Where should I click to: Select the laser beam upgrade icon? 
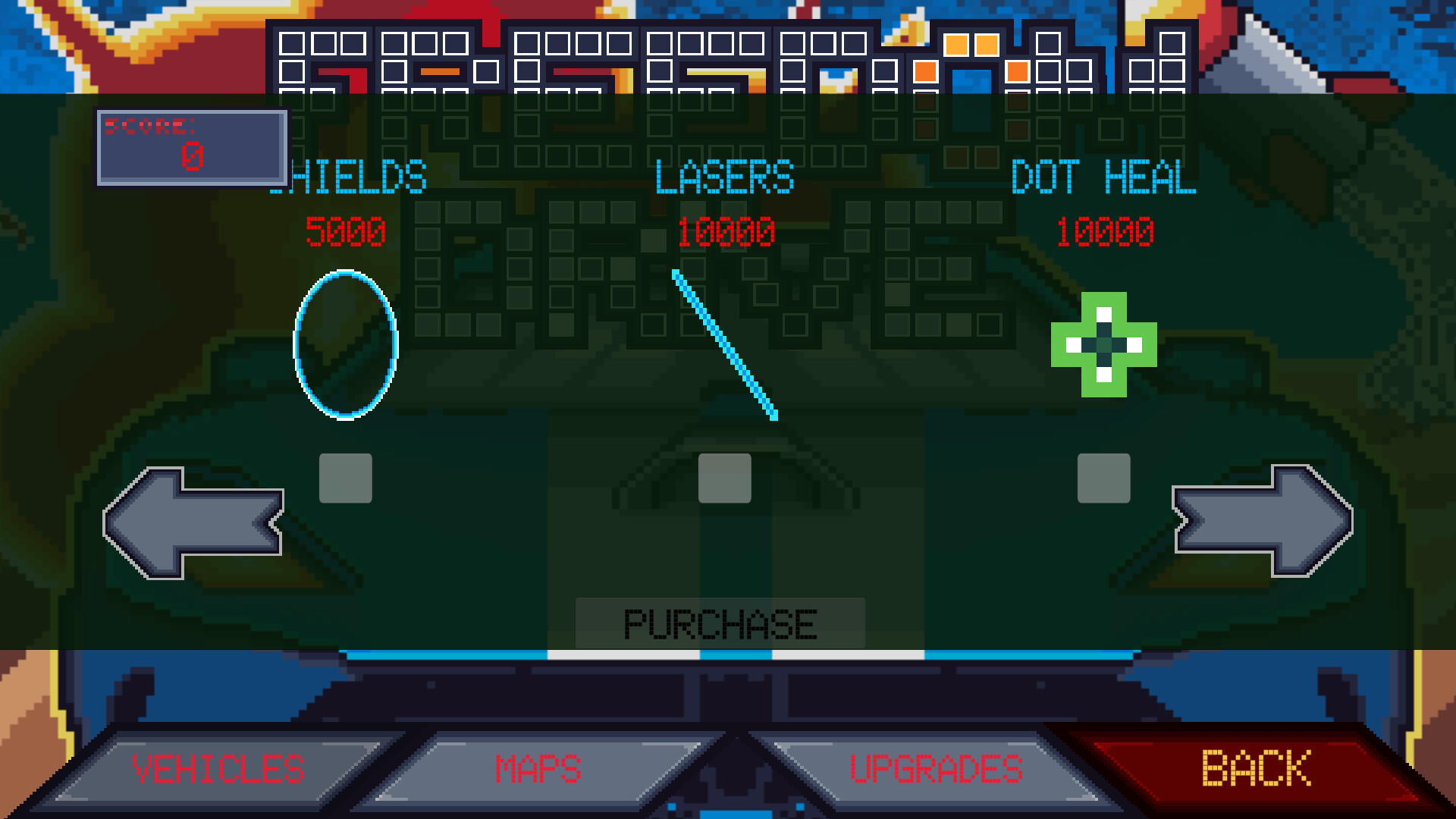724,345
